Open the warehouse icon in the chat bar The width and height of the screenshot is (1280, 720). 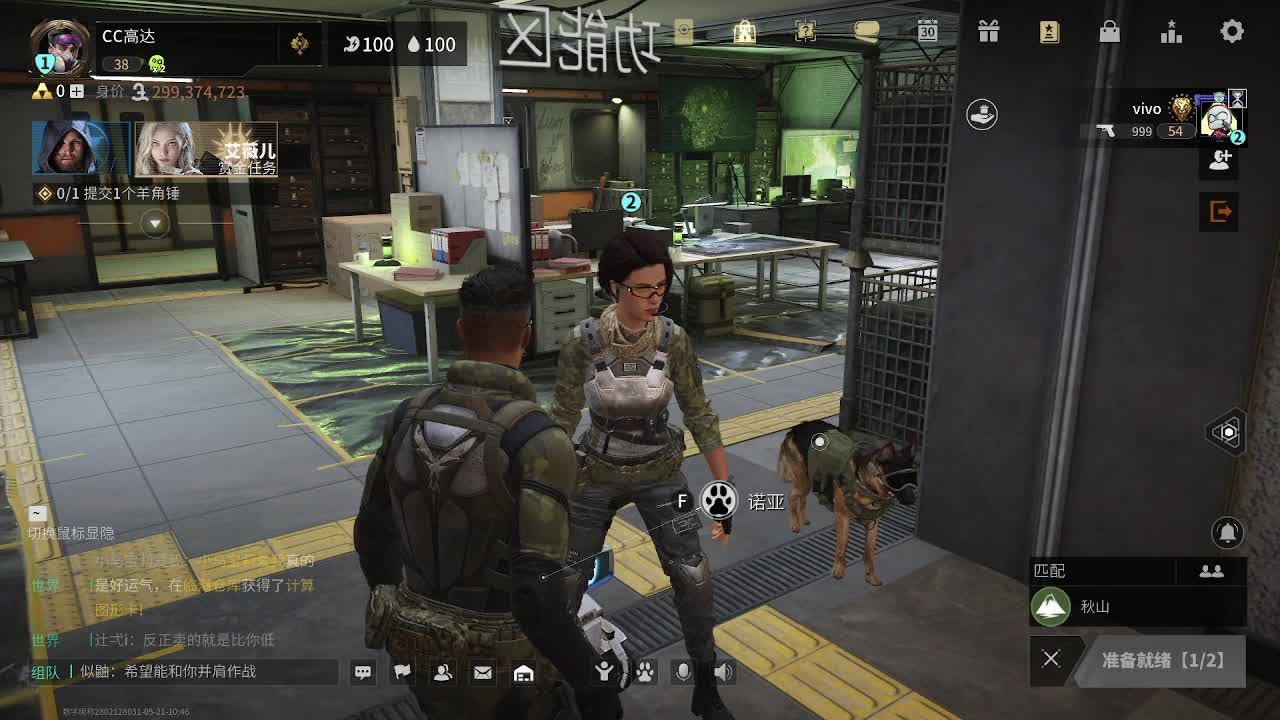click(x=523, y=673)
